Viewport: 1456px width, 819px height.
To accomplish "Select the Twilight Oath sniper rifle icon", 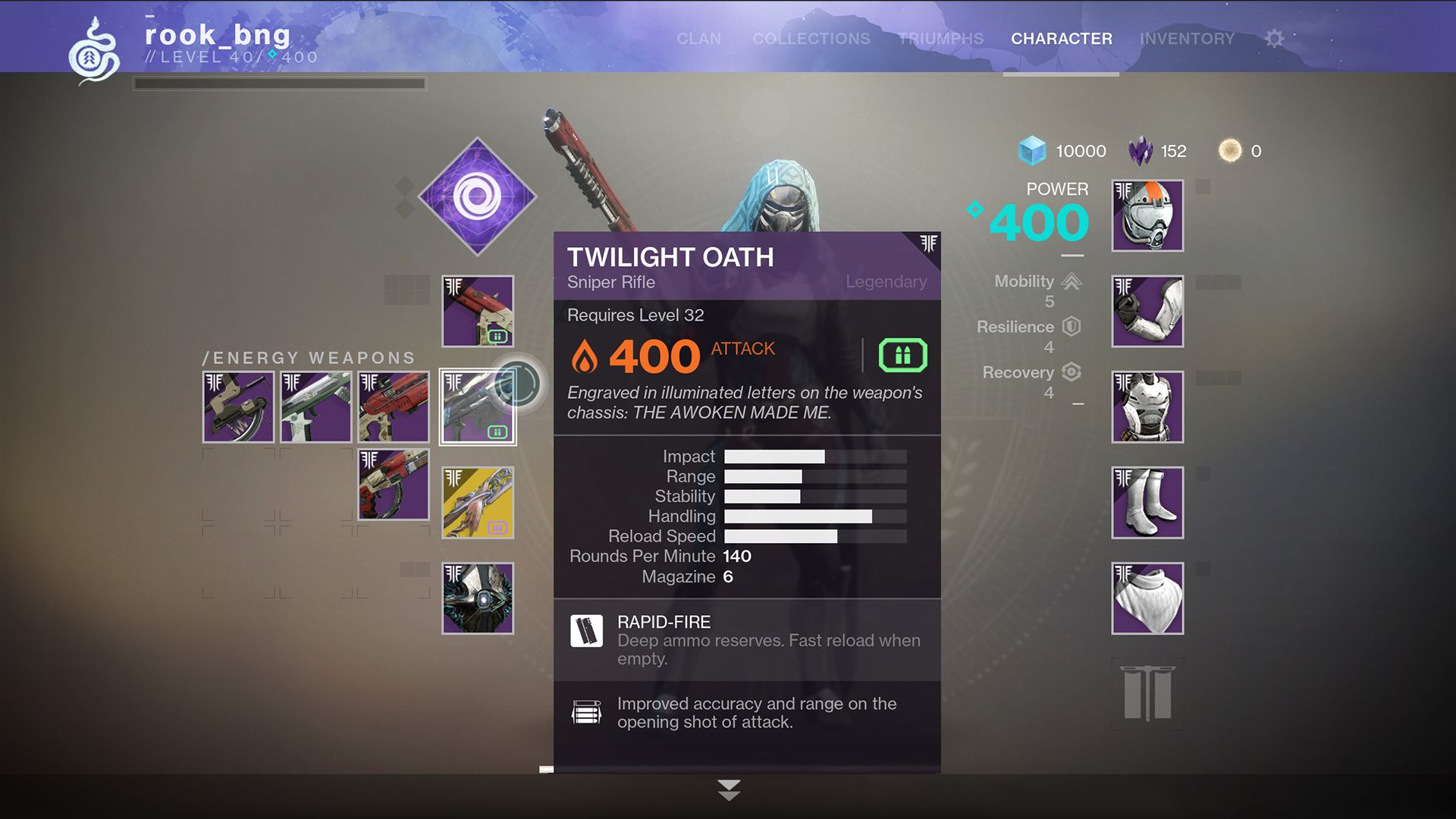I will click(477, 407).
